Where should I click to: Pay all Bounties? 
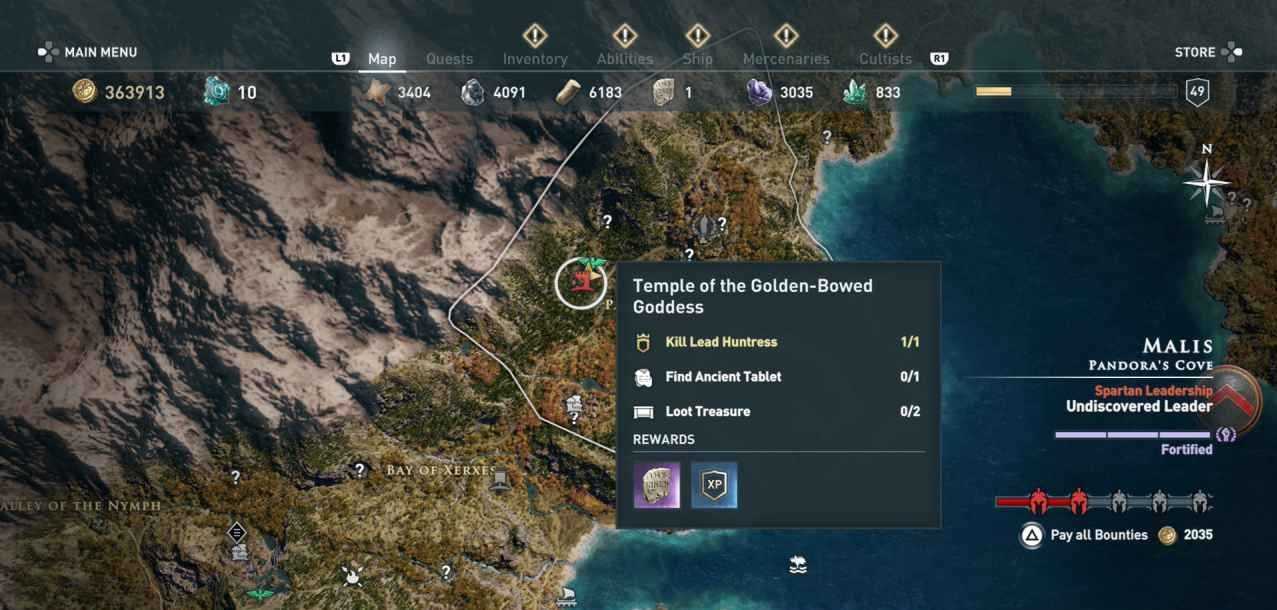tap(1098, 535)
